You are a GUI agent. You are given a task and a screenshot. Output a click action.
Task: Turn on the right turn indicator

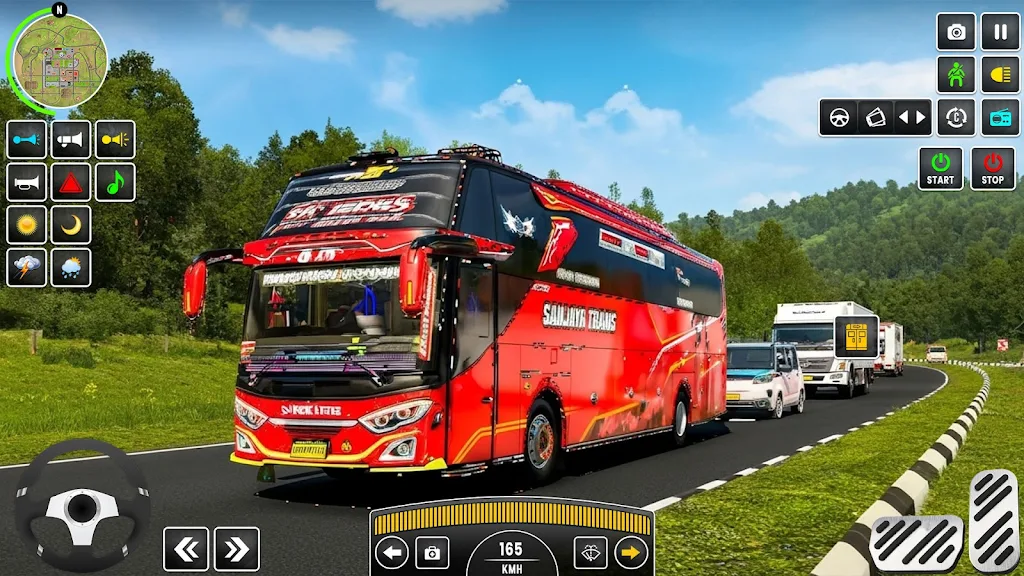point(631,552)
